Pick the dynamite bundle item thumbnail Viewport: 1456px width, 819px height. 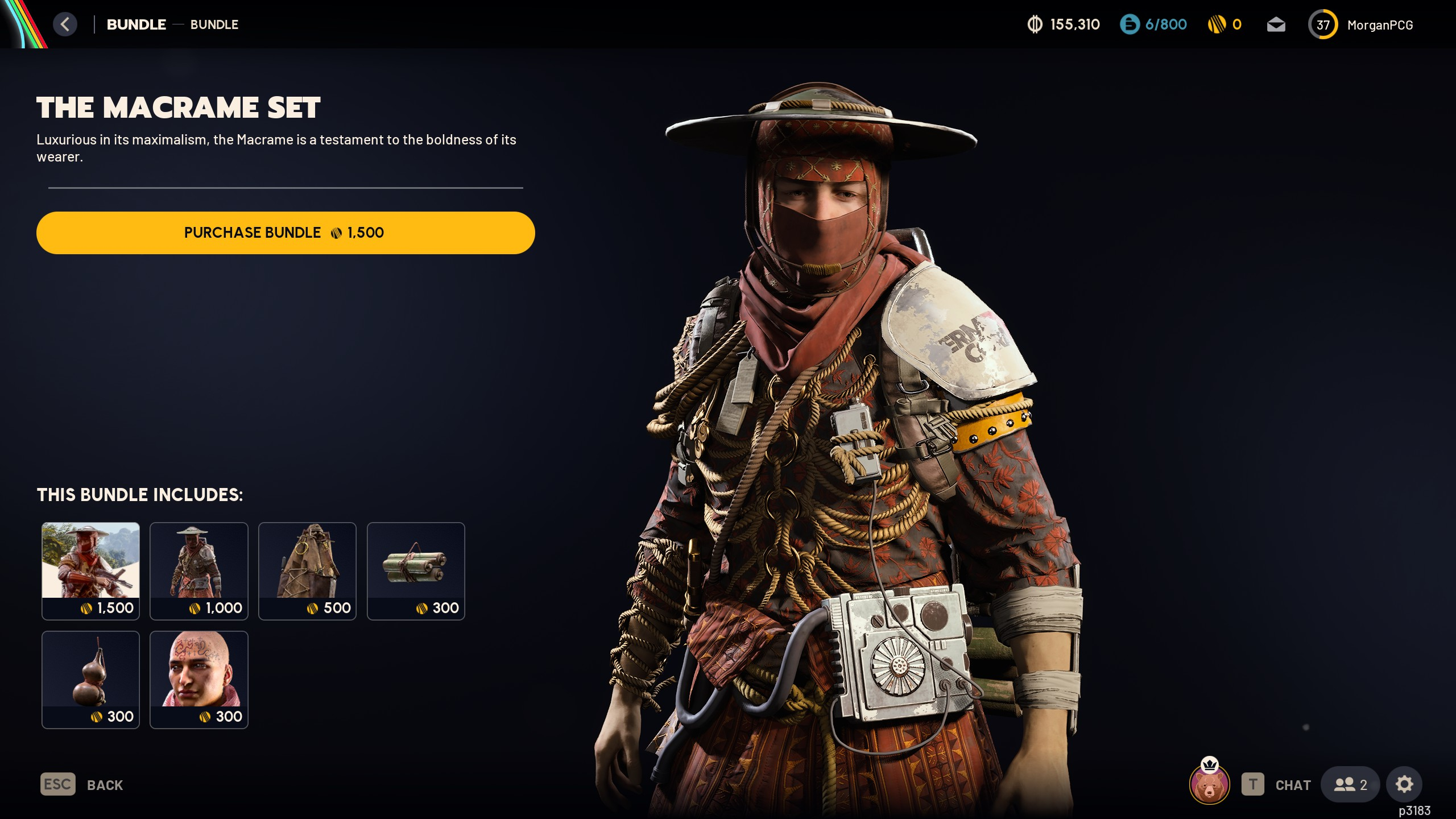416,570
